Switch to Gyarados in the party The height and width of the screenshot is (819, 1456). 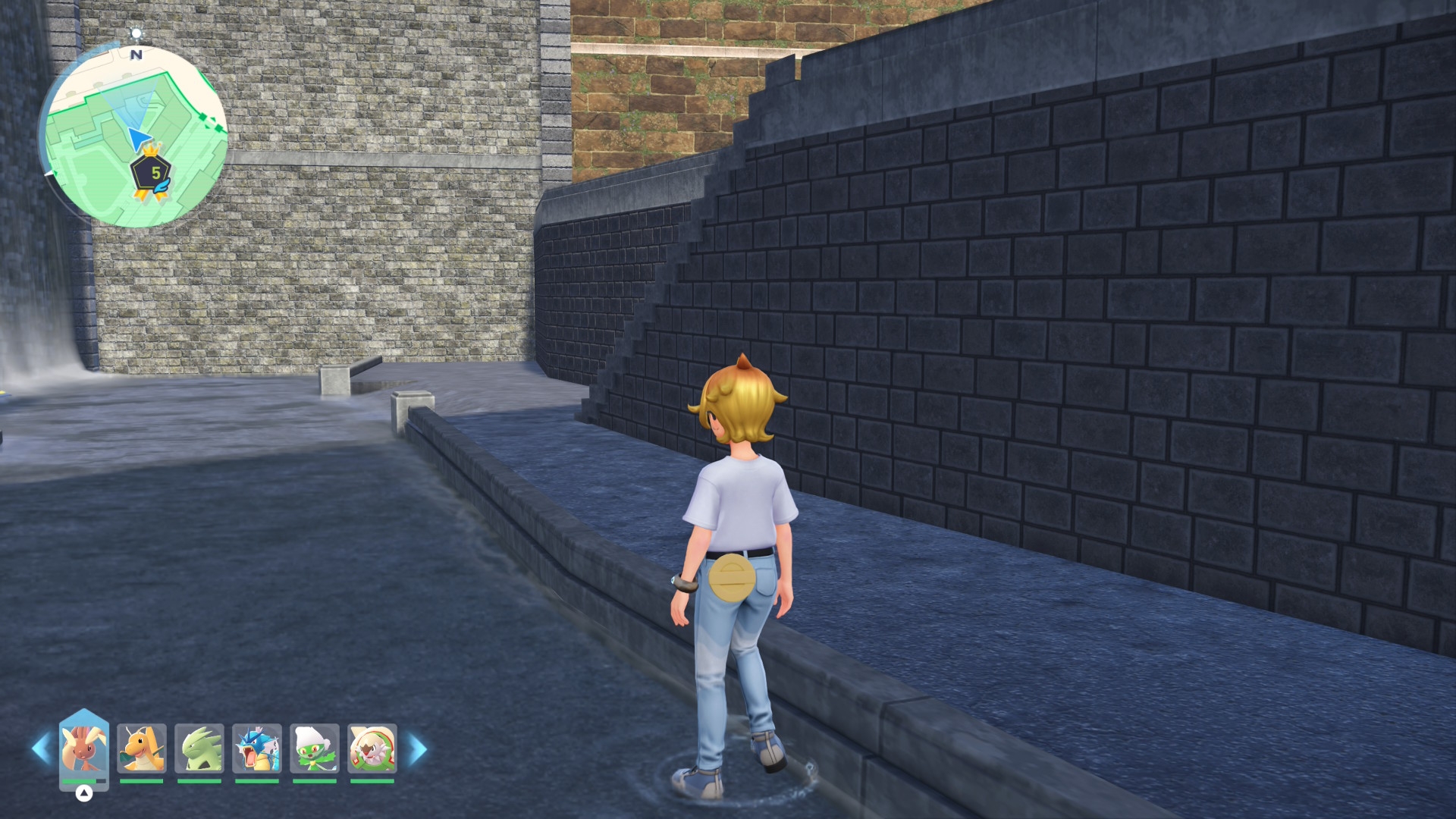pyautogui.click(x=257, y=748)
